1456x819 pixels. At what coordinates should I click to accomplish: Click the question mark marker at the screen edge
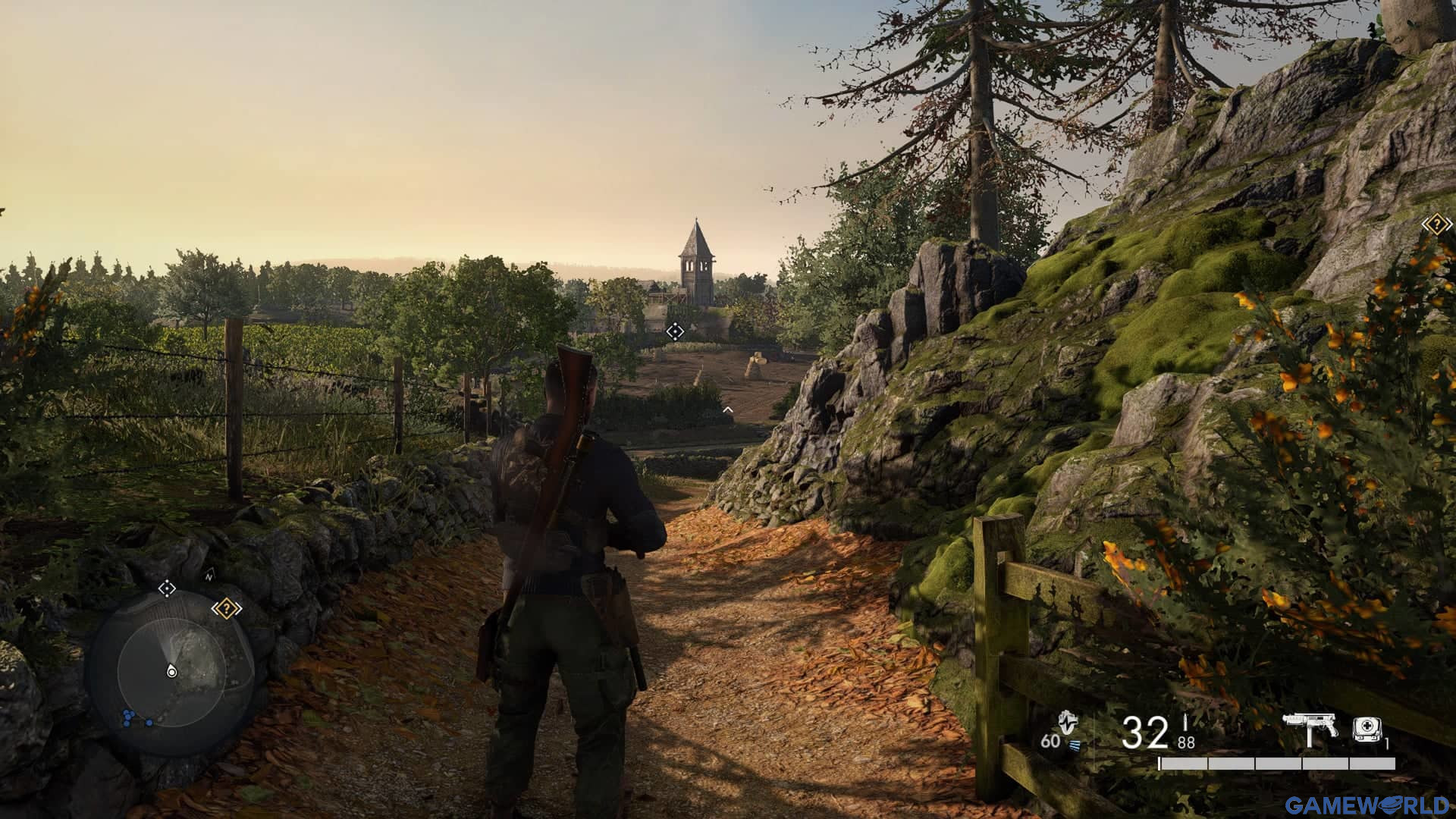click(1436, 224)
